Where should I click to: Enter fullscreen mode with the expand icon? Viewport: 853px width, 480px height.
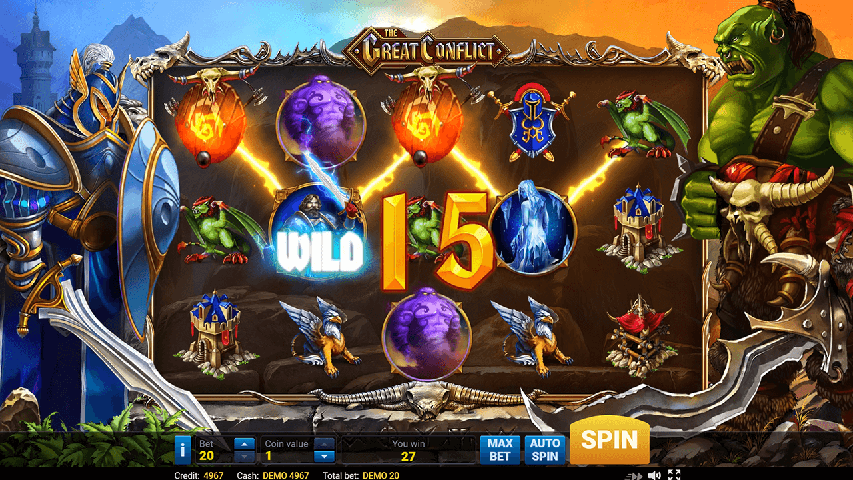click(x=674, y=474)
